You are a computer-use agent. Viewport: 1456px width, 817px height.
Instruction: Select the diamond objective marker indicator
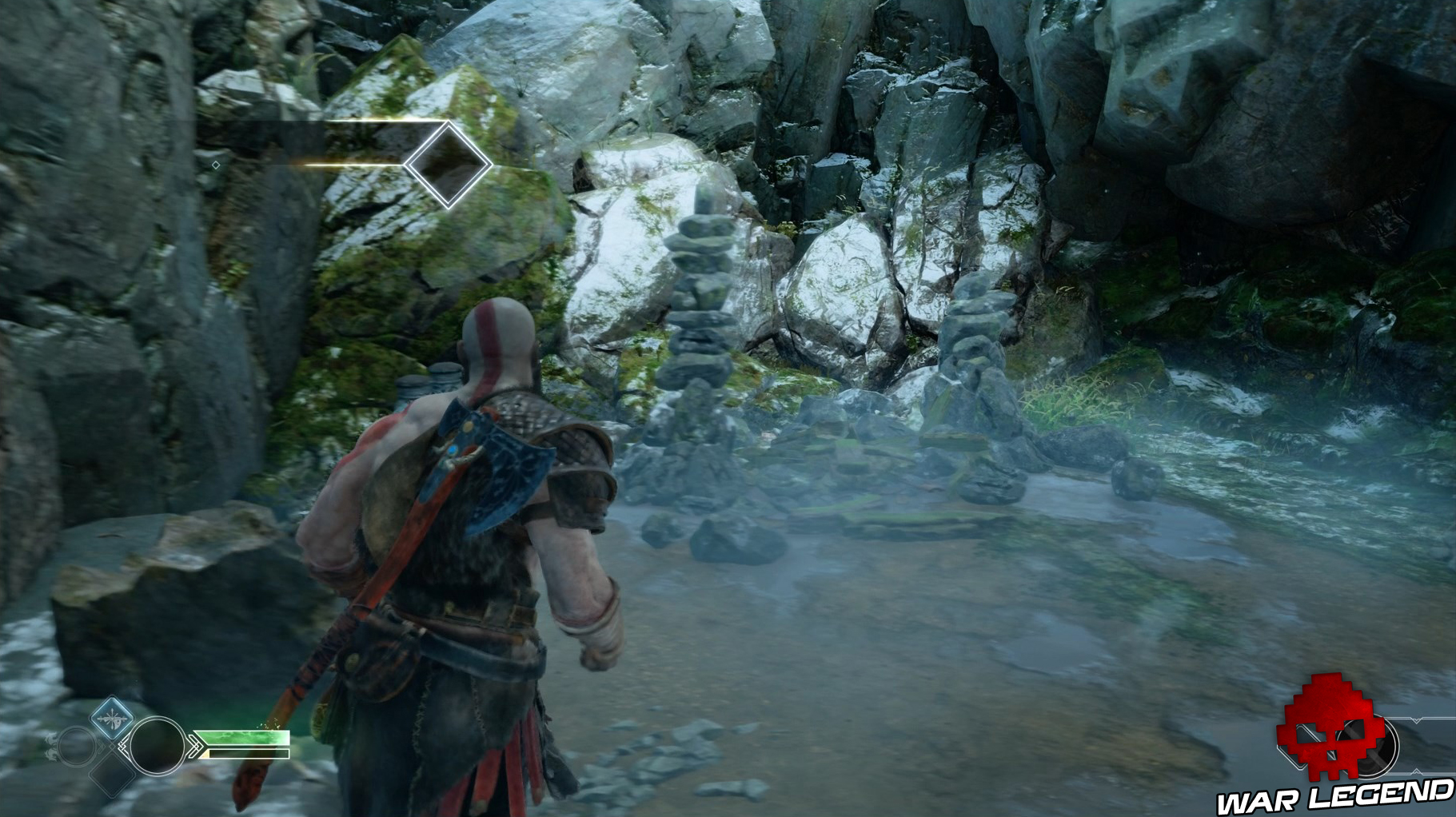tap(448, 164)
